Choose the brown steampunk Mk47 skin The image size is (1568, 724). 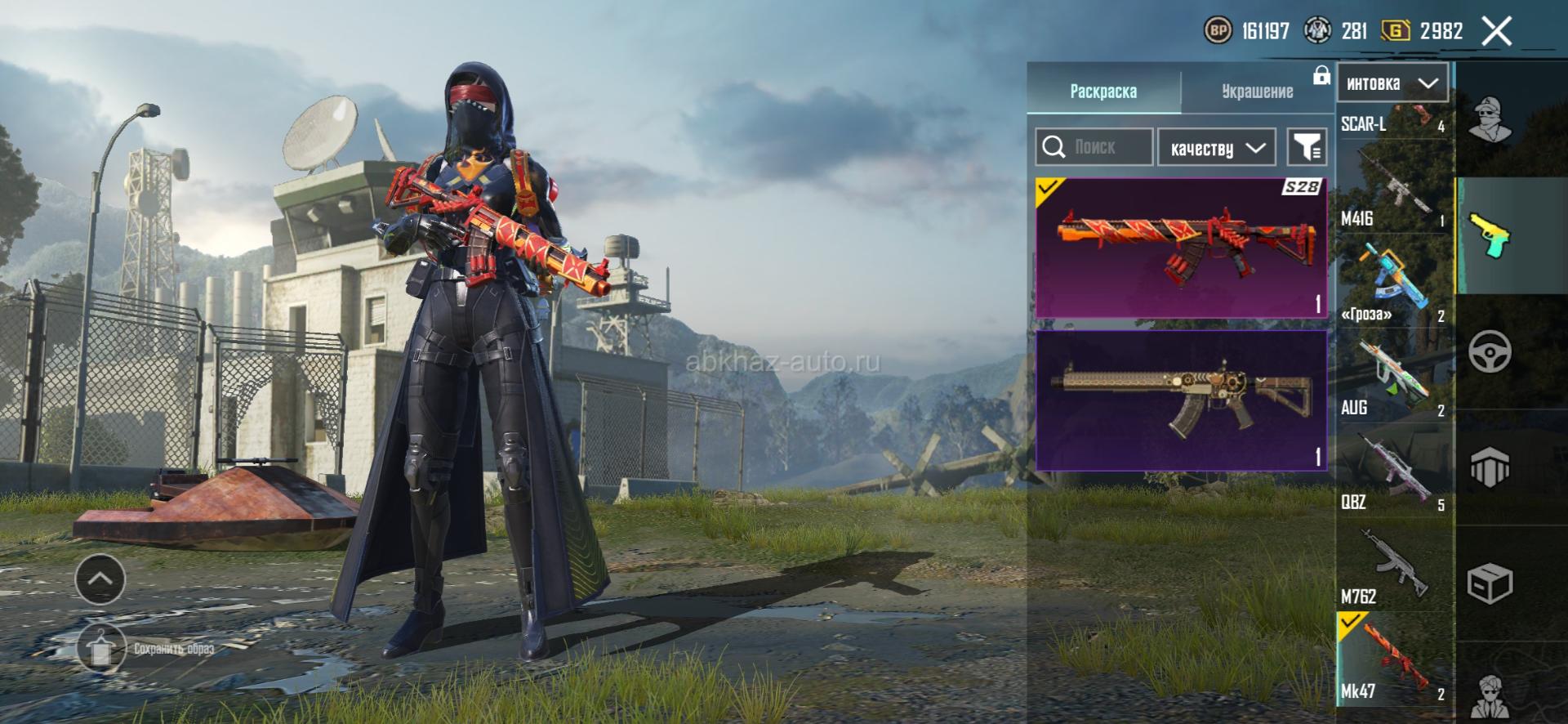click(x=1181, y=400)
